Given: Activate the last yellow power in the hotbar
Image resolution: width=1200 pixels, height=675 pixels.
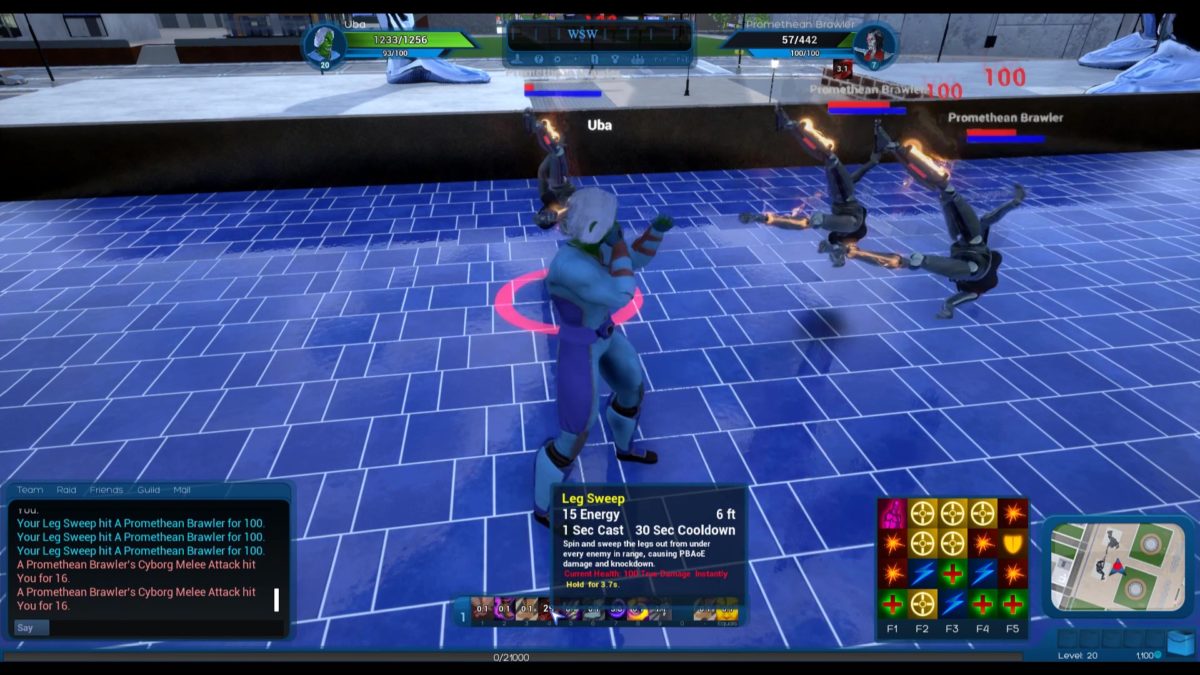Looking at the screenshot, I should point(728,609).
